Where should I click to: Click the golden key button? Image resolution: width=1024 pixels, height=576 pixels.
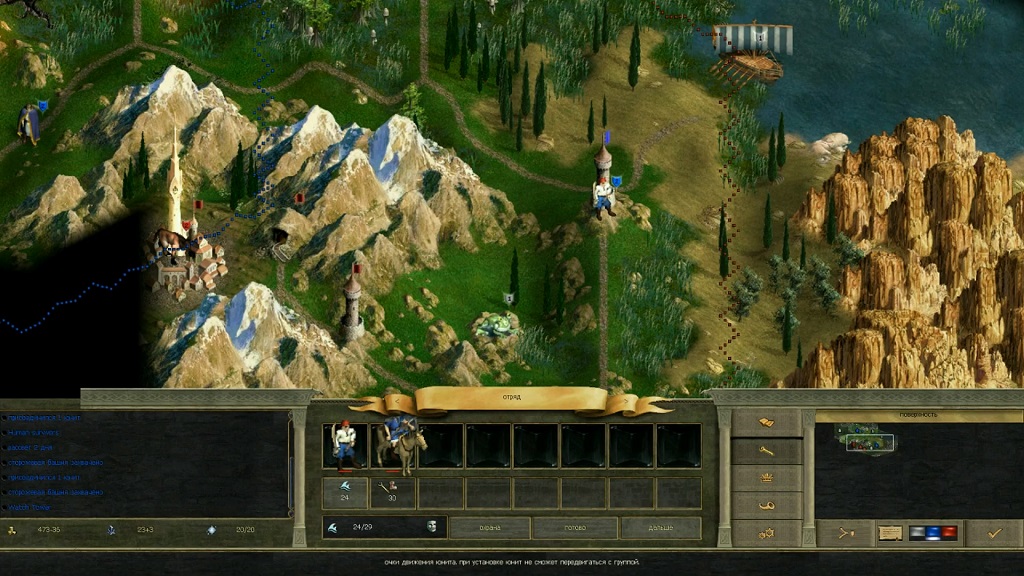(x=766, y=451)
